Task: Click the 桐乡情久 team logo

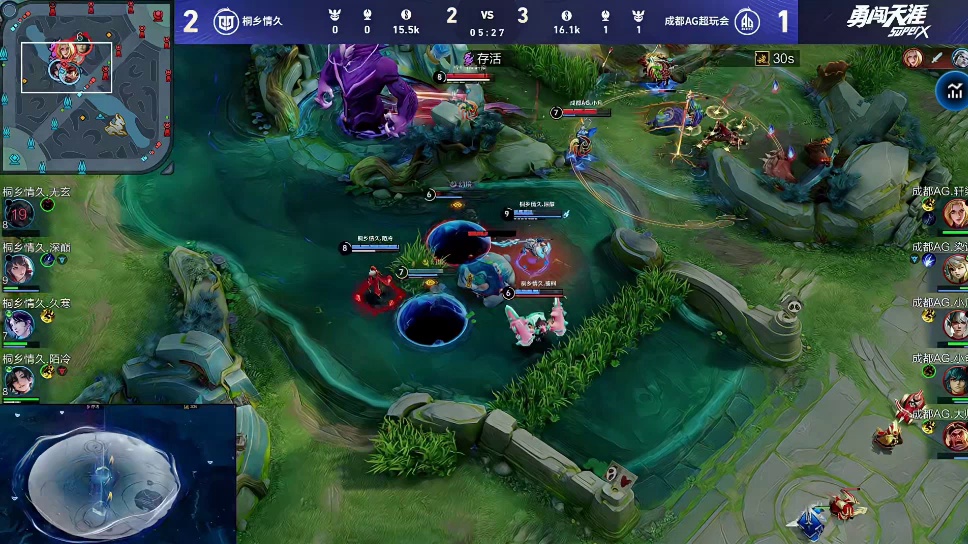Action: click(226, 21)
